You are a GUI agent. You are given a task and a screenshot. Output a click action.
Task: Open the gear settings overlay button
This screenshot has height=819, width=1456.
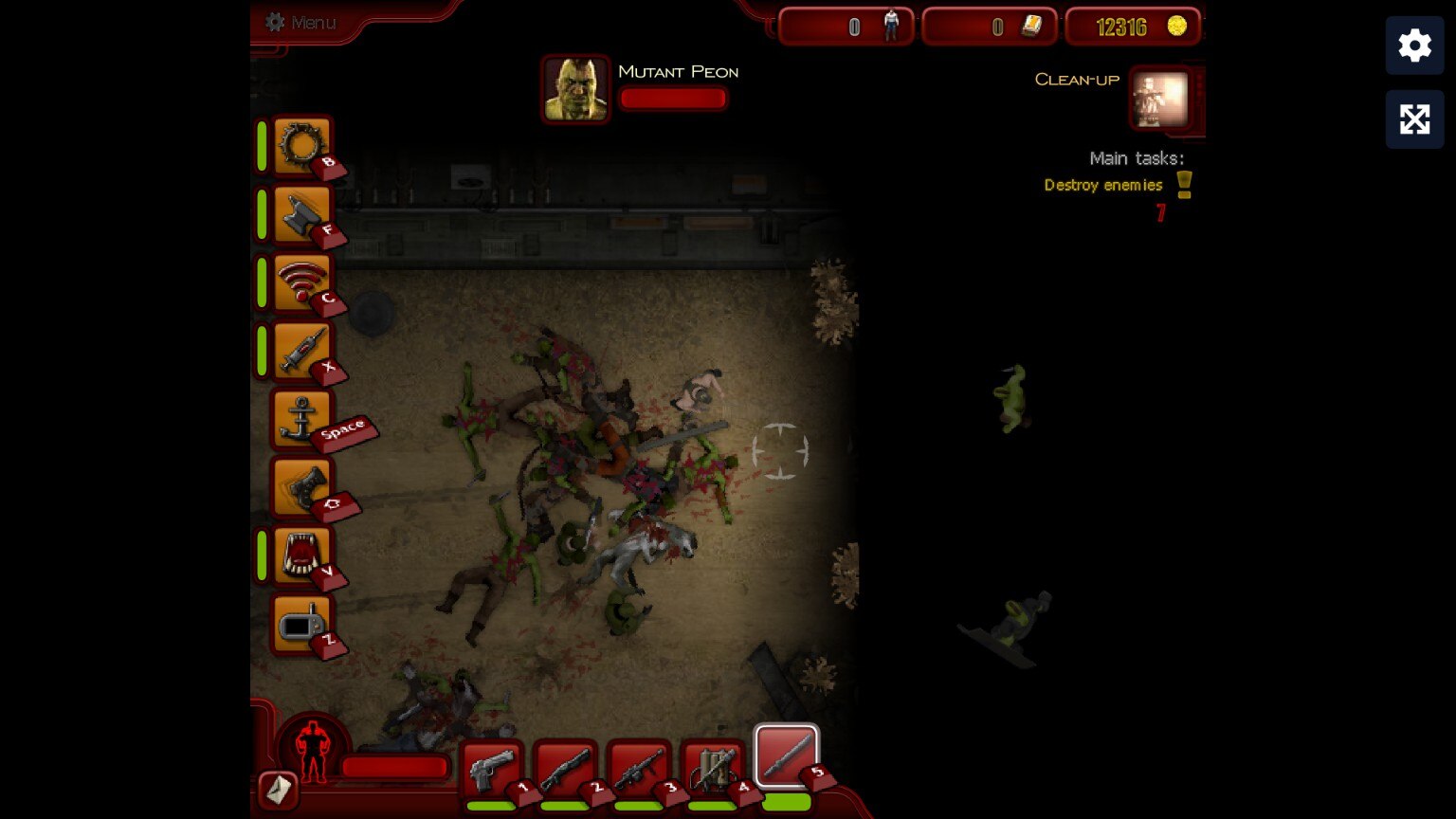coord(1414,45)
